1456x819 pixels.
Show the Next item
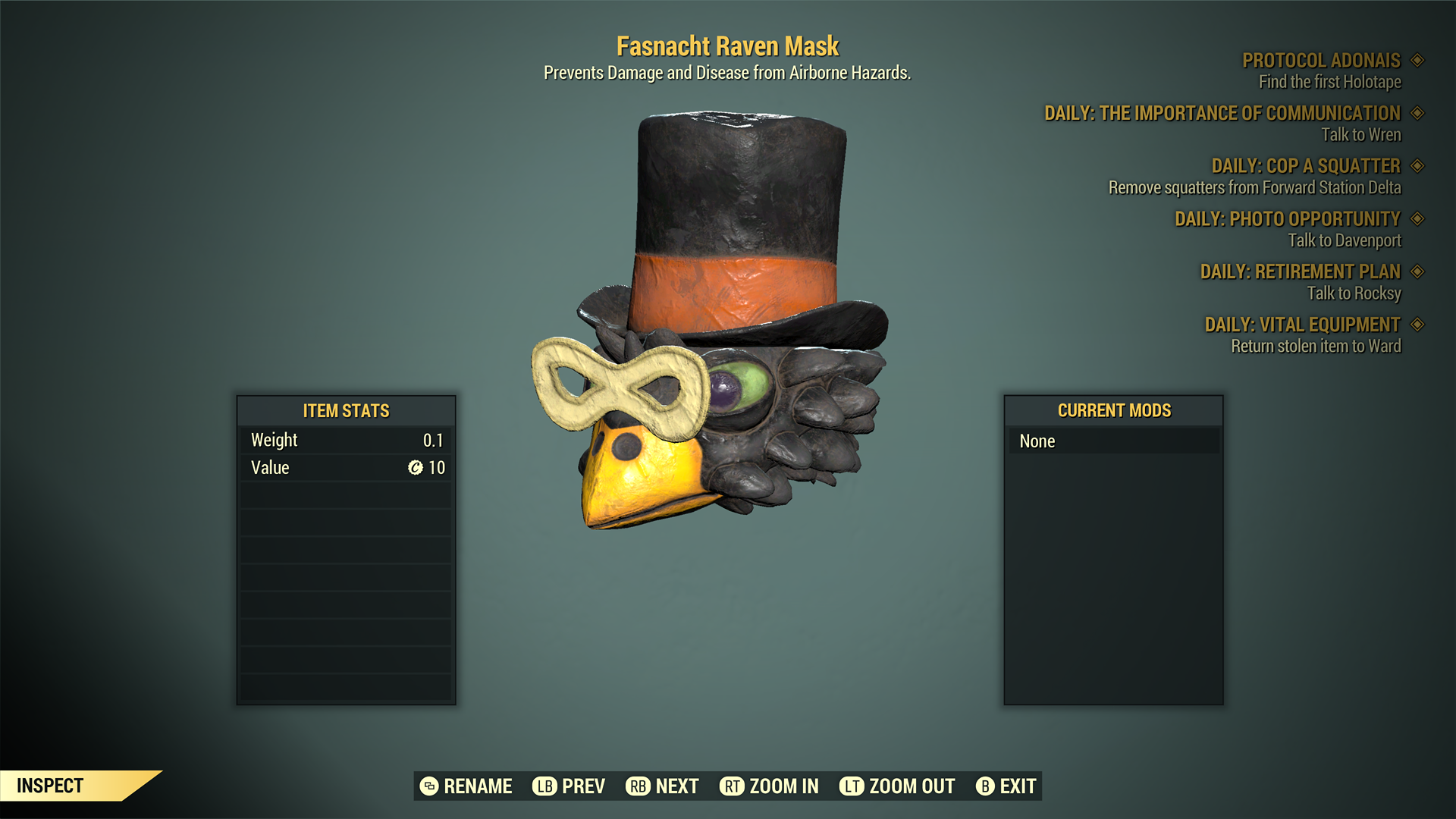[662, 786]
